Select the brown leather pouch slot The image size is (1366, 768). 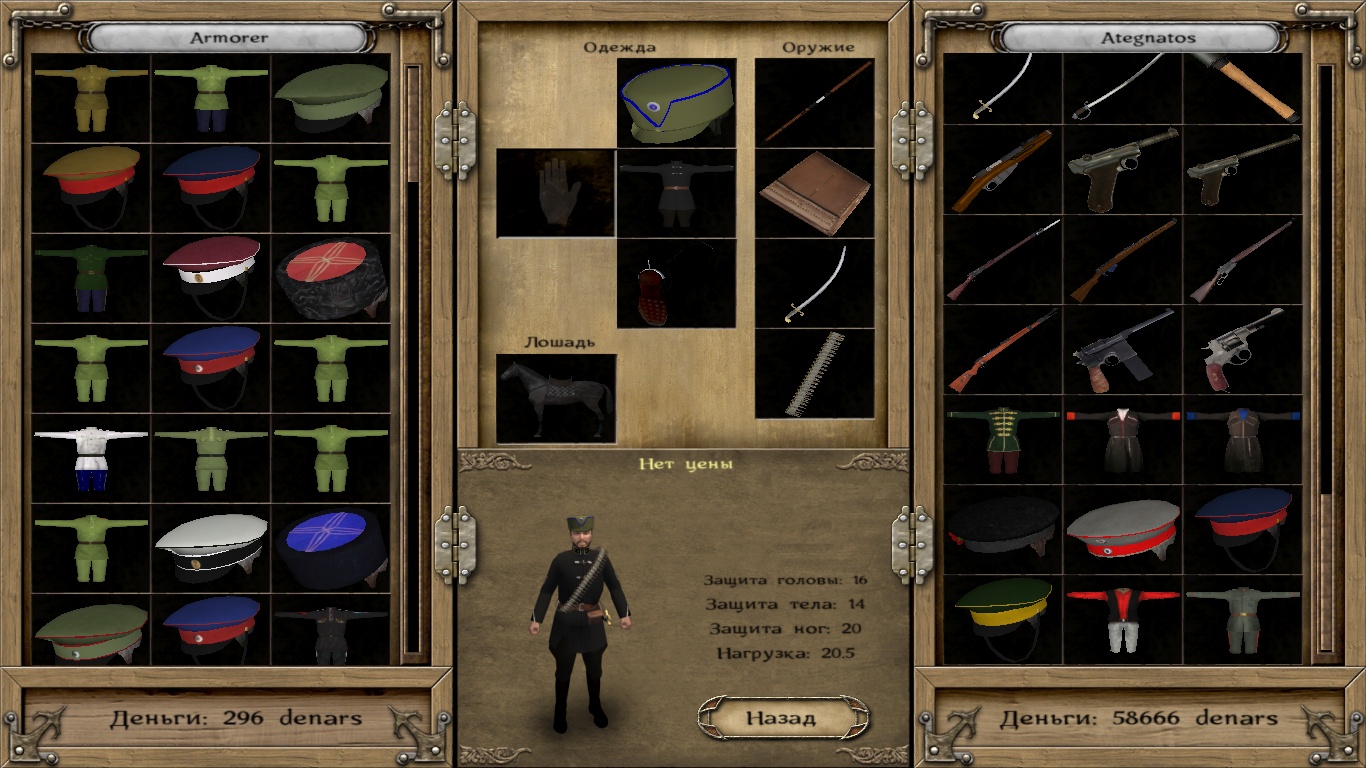(814, 193)
